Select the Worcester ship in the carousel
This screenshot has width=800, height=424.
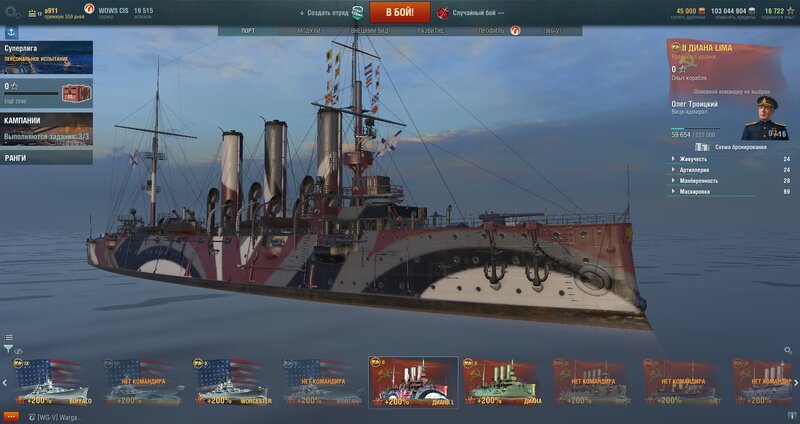233,383
